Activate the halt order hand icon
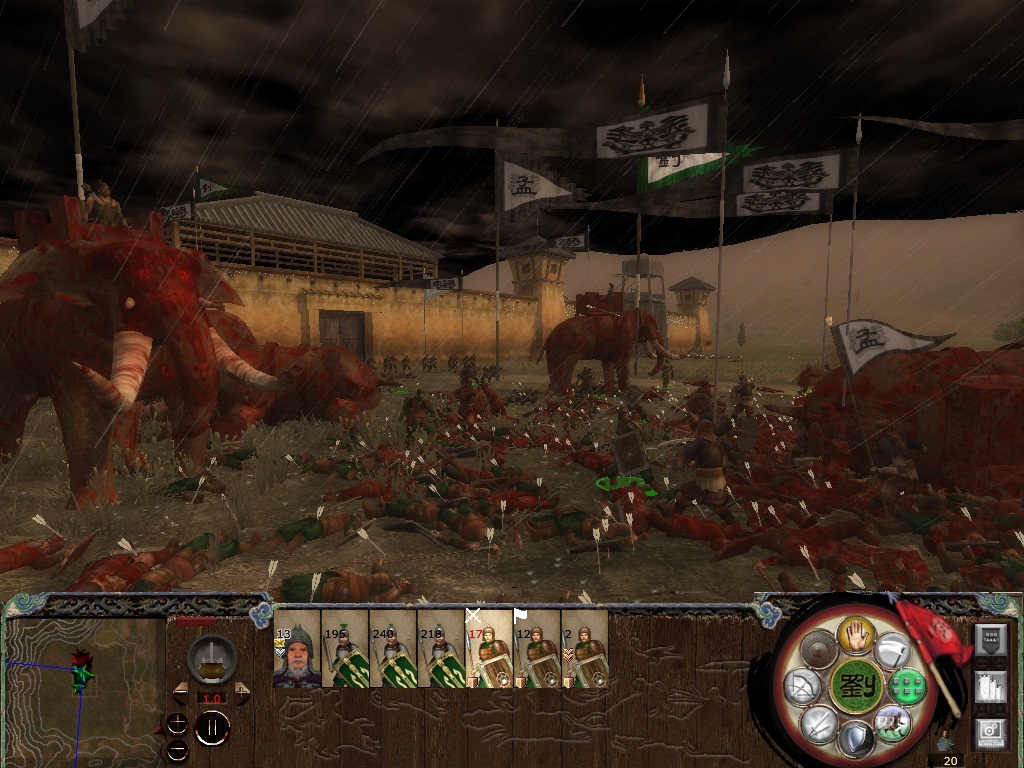 (x=857, y=633)
